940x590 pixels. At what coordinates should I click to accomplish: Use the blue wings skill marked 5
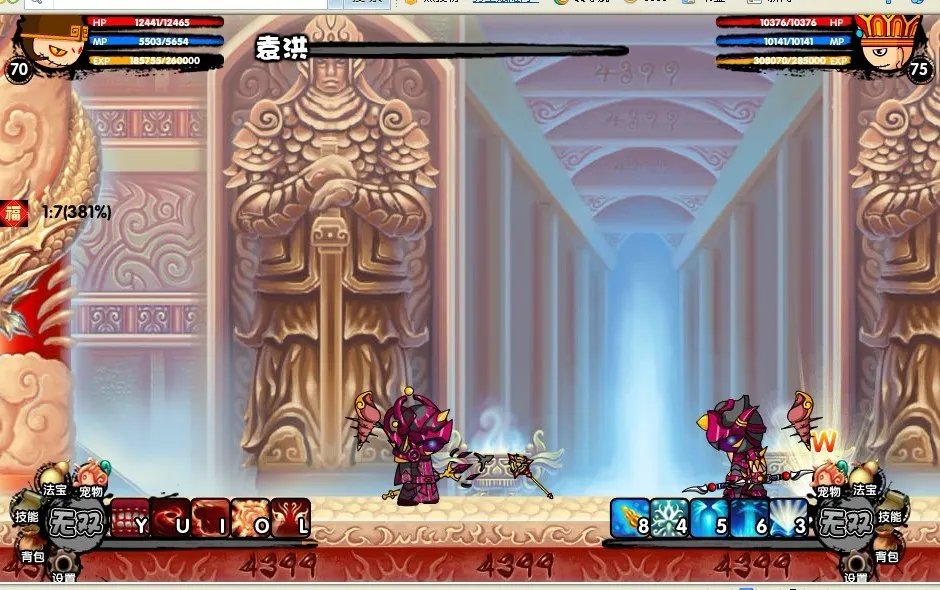click(x=709, y=518)
